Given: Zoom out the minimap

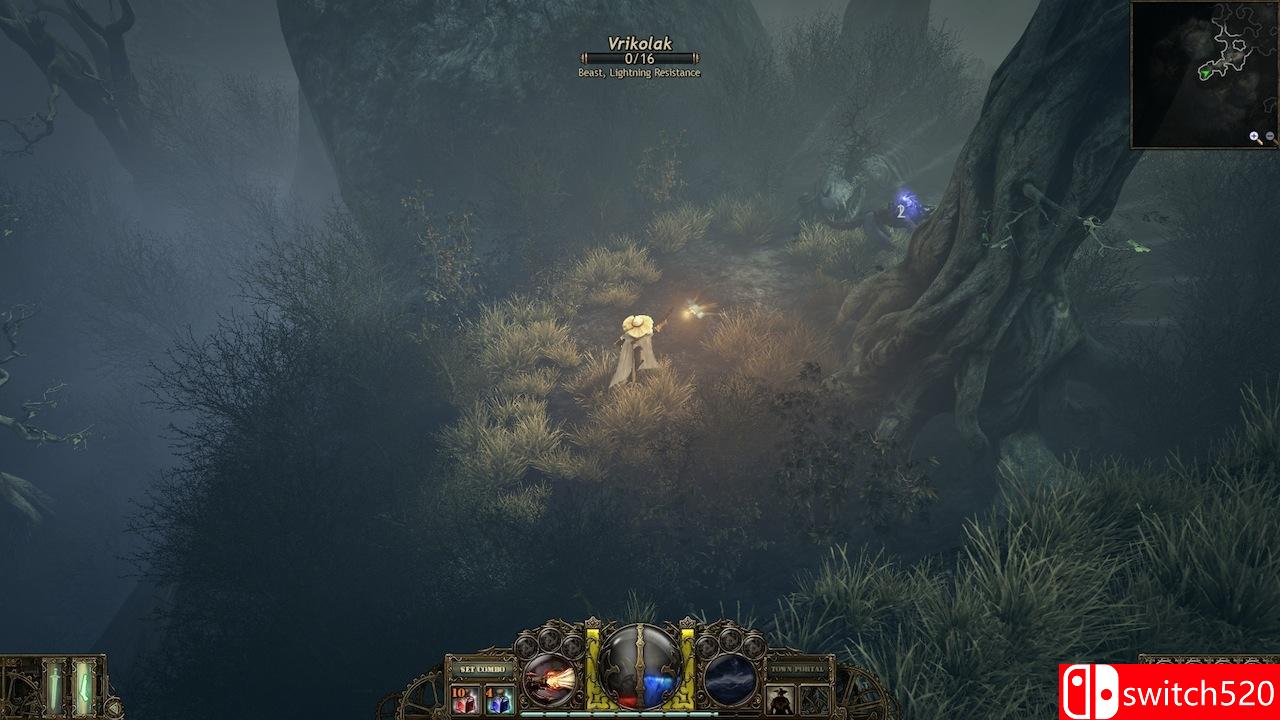Looking at the screenshot, I should point(1270,137).
